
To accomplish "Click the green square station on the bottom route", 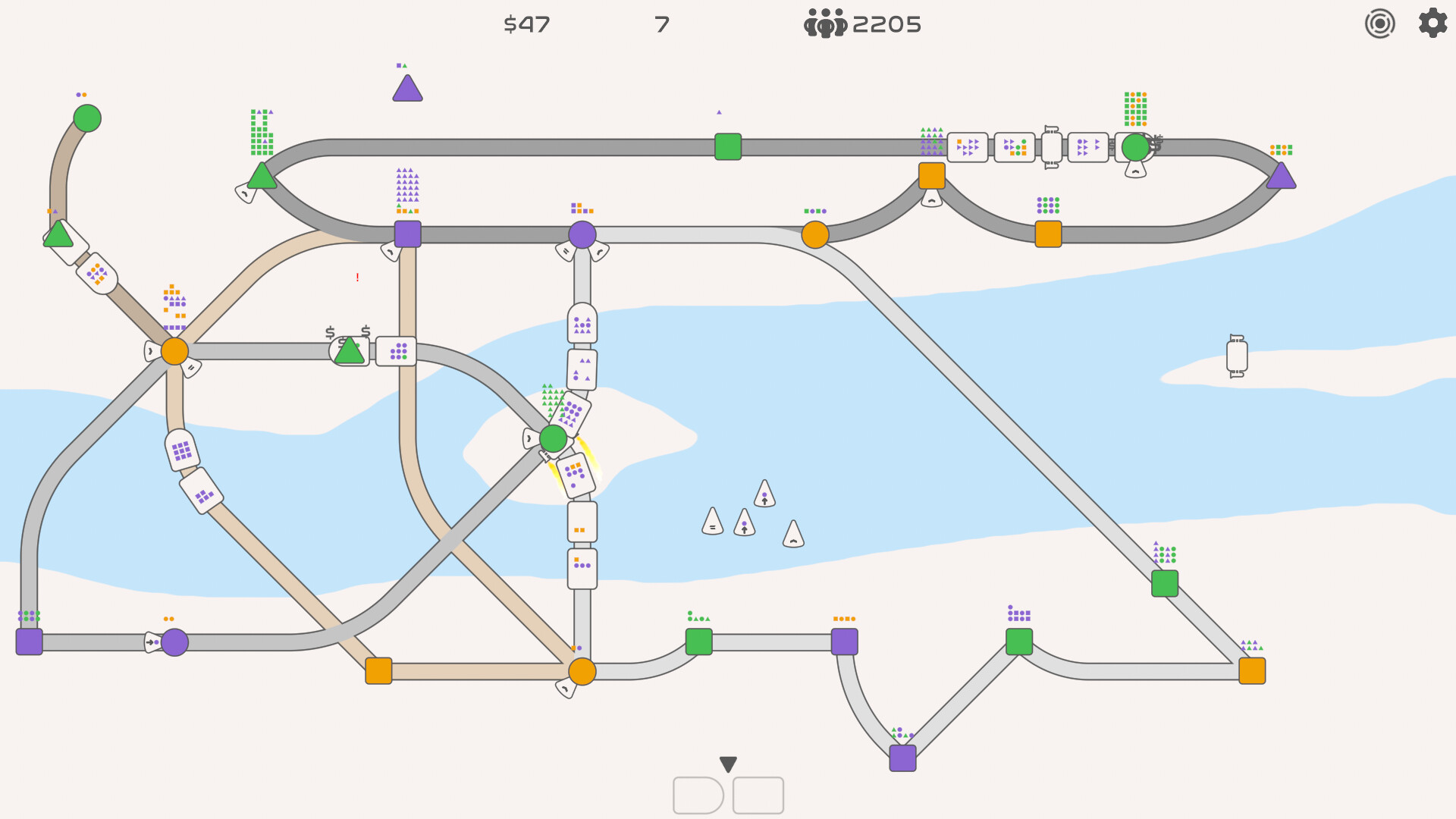I will (699, 642).
